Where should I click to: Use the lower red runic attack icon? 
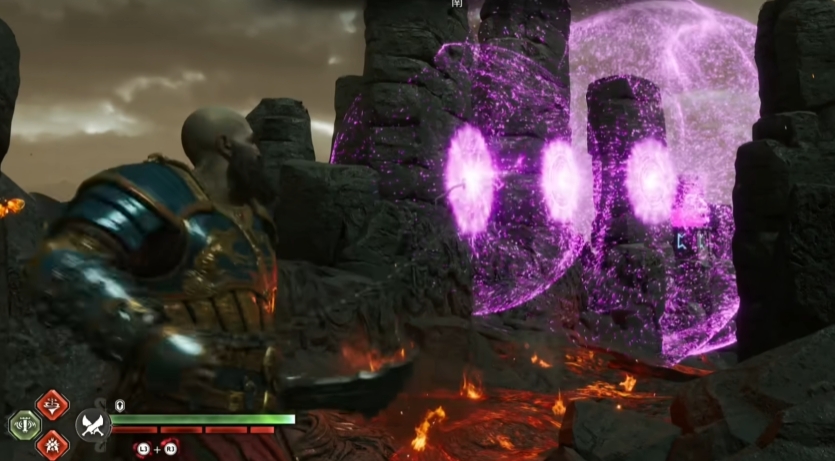(51, 445)
